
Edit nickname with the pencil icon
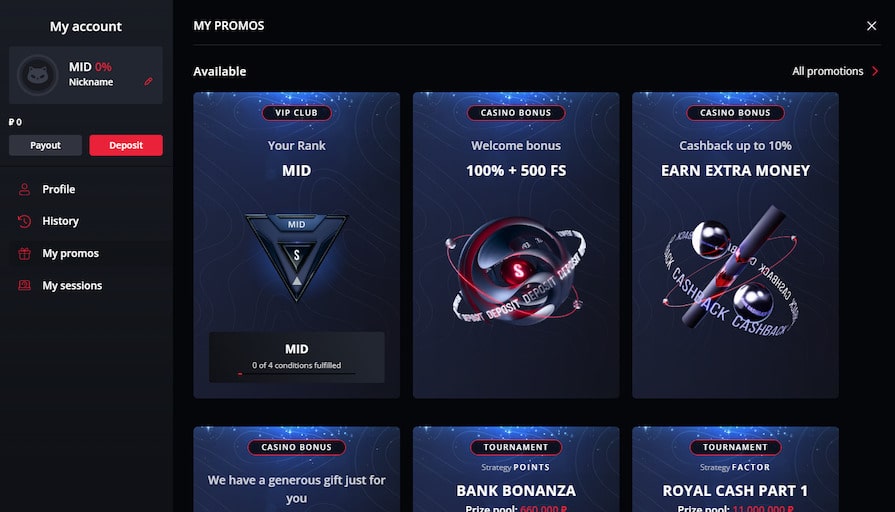coord(149,82)
